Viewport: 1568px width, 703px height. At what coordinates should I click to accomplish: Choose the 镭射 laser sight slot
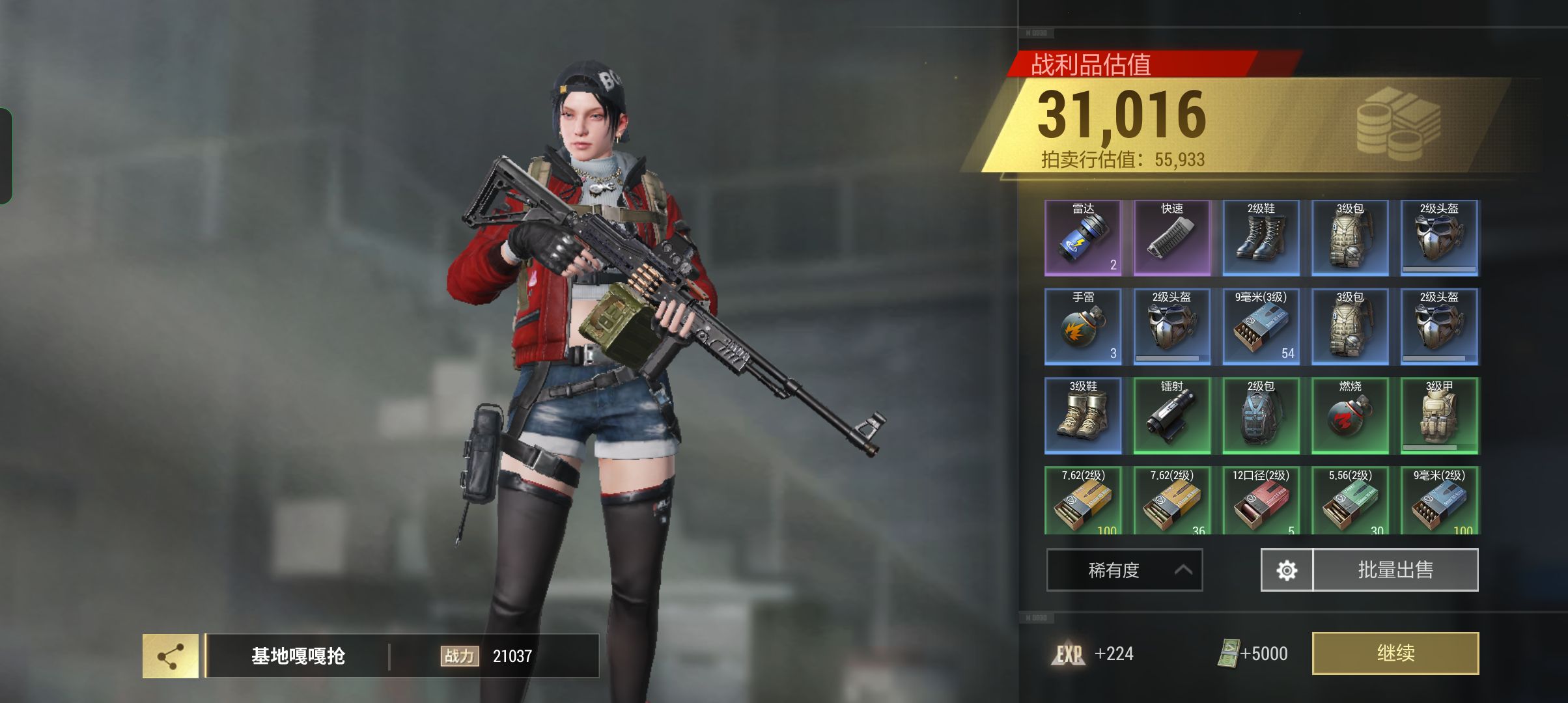point(1172,416)
